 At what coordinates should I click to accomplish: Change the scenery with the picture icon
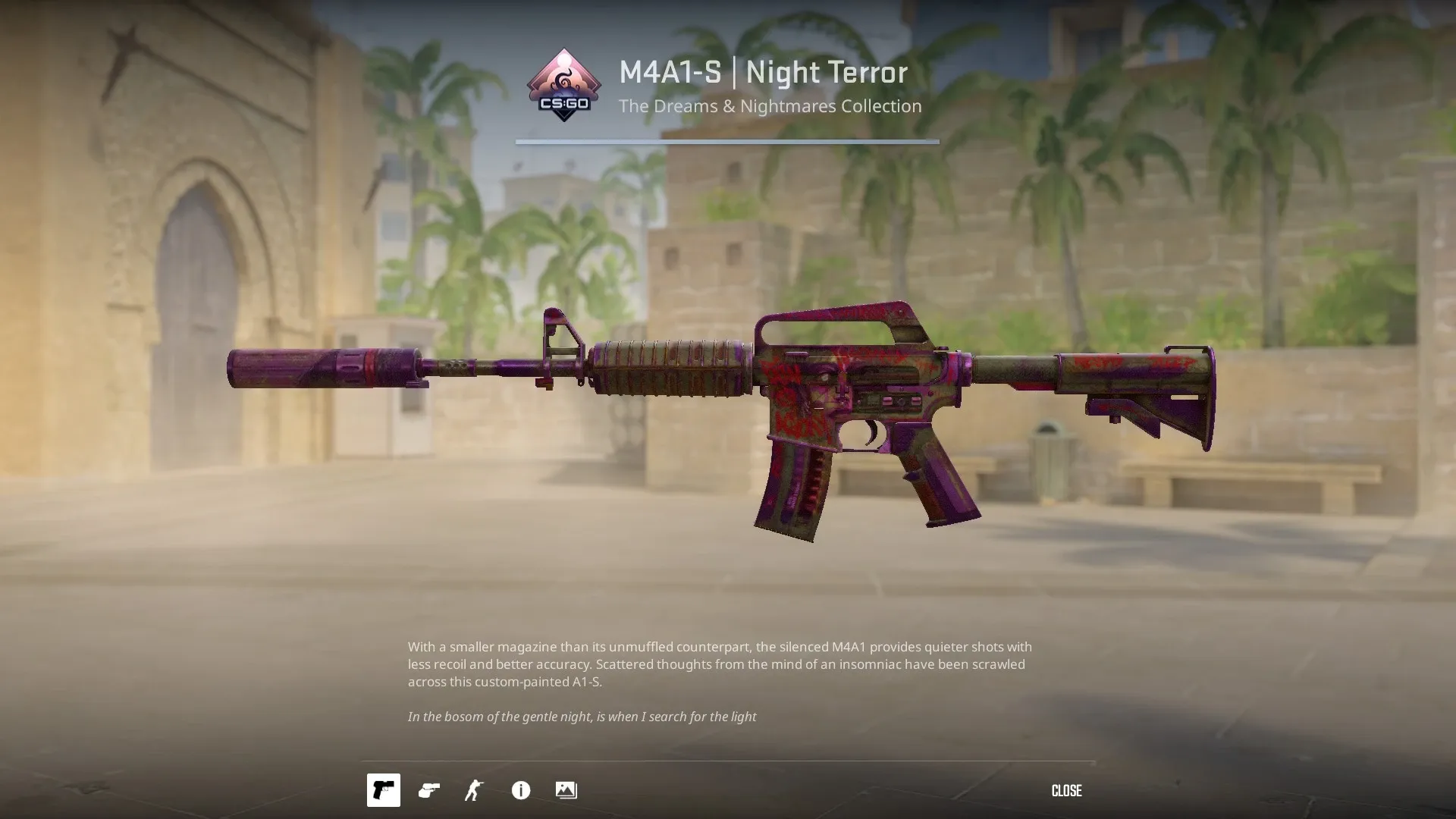[x=566, y=790]
